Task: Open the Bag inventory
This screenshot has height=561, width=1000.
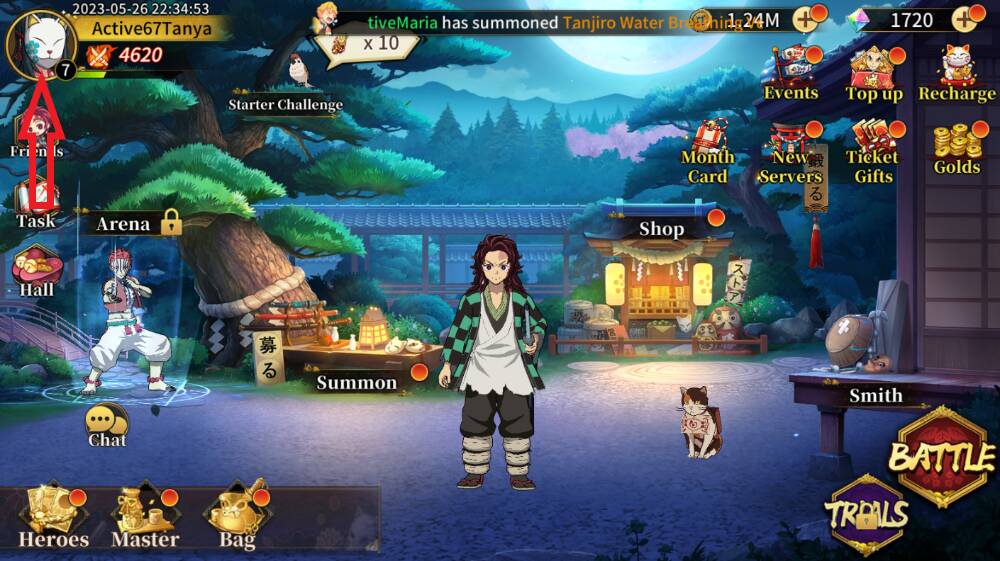Action: point(236,518)
